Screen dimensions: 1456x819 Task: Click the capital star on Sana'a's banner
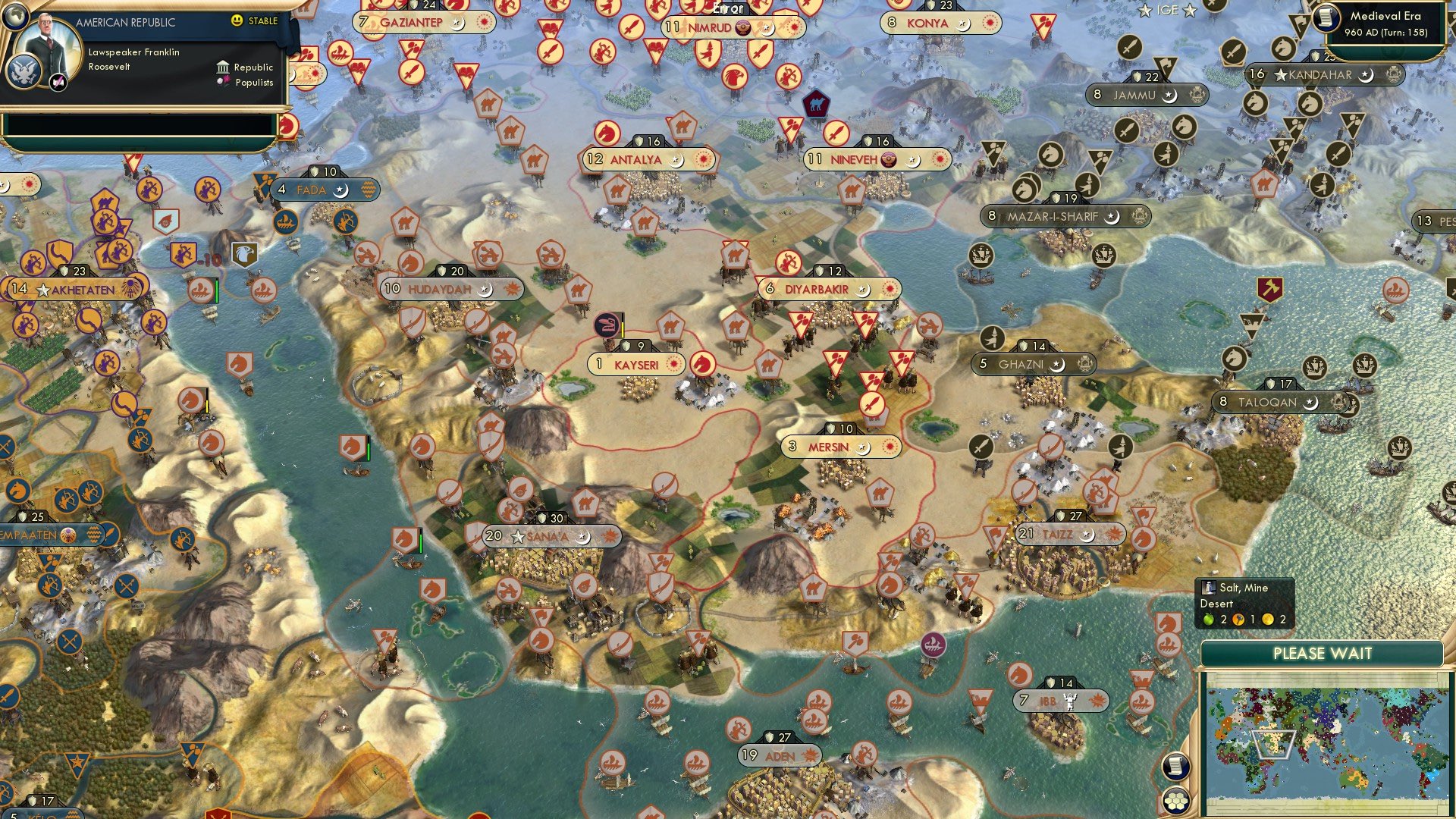click(x=519, y=536)
